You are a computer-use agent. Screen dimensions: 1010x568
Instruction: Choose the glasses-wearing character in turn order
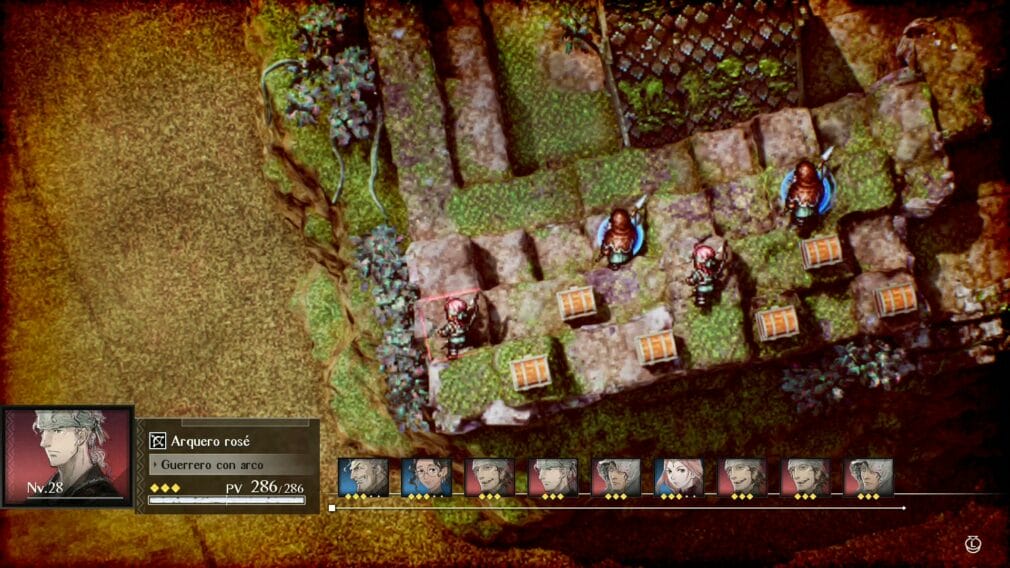[426, 477]
